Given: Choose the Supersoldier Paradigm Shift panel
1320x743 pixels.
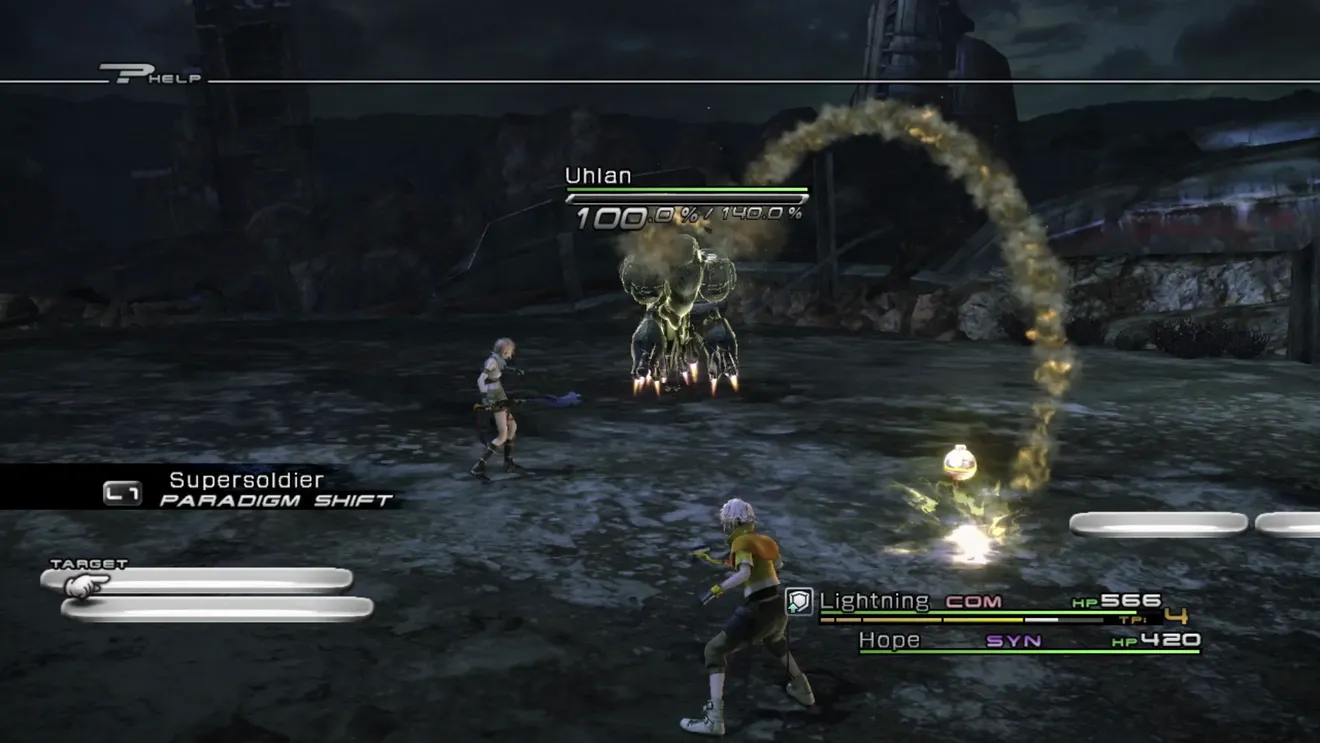Looking at the screenshot, I should click(252, 489).
